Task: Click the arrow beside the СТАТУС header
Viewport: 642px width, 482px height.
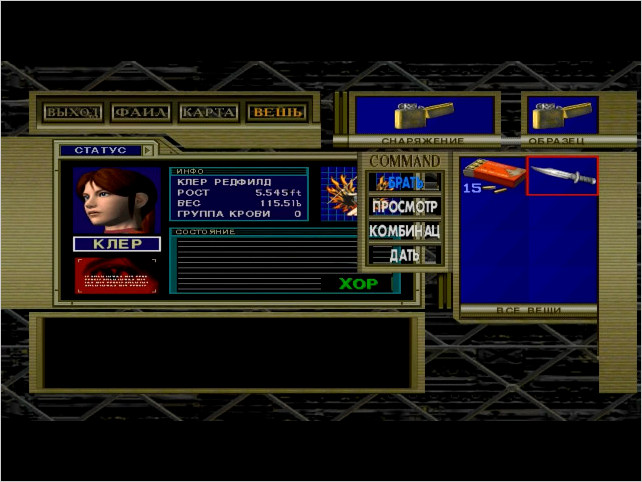Action: tap(148, 150)
